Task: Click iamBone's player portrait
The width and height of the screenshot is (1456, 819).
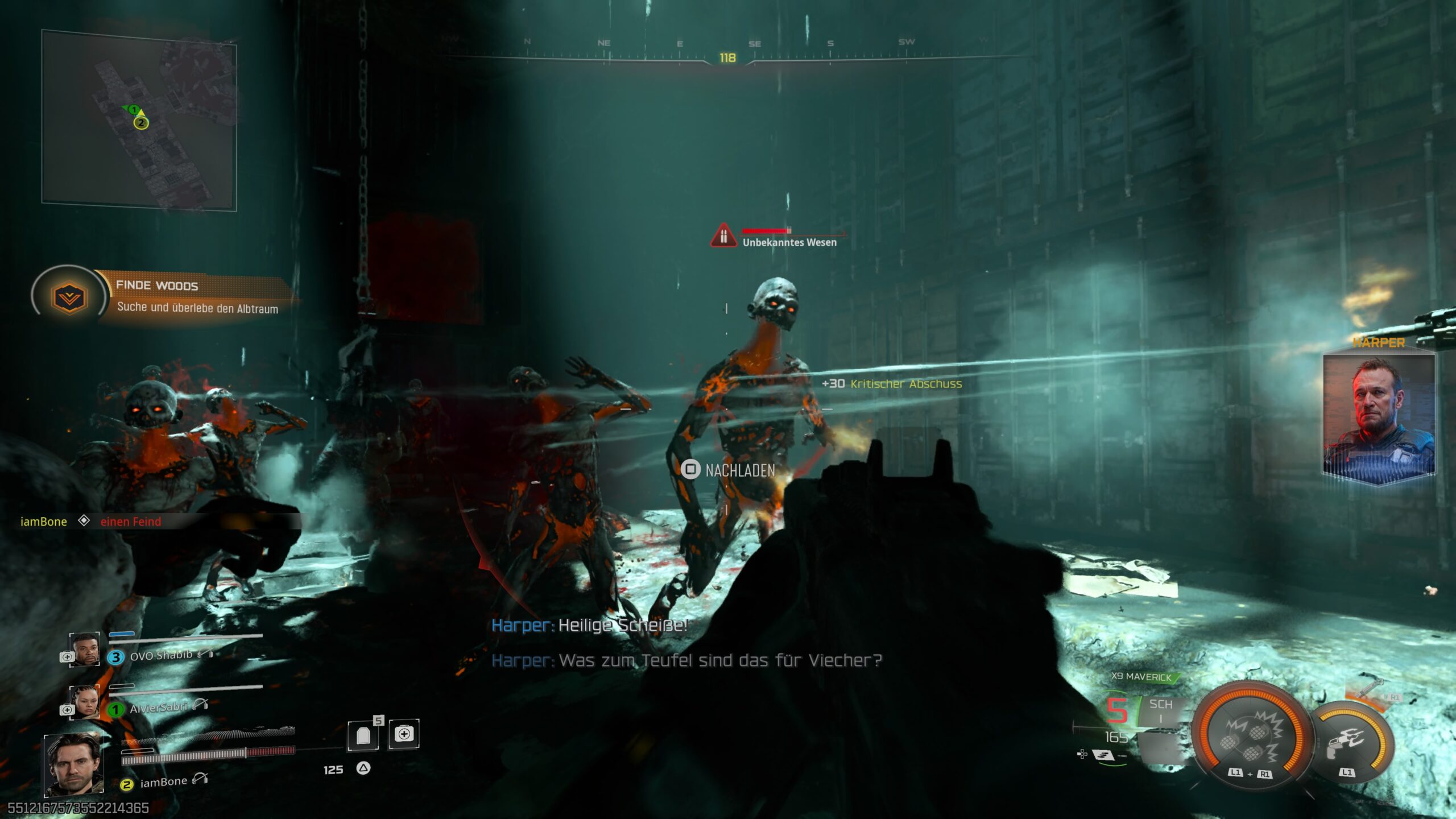Action: (x=73, y=764)
